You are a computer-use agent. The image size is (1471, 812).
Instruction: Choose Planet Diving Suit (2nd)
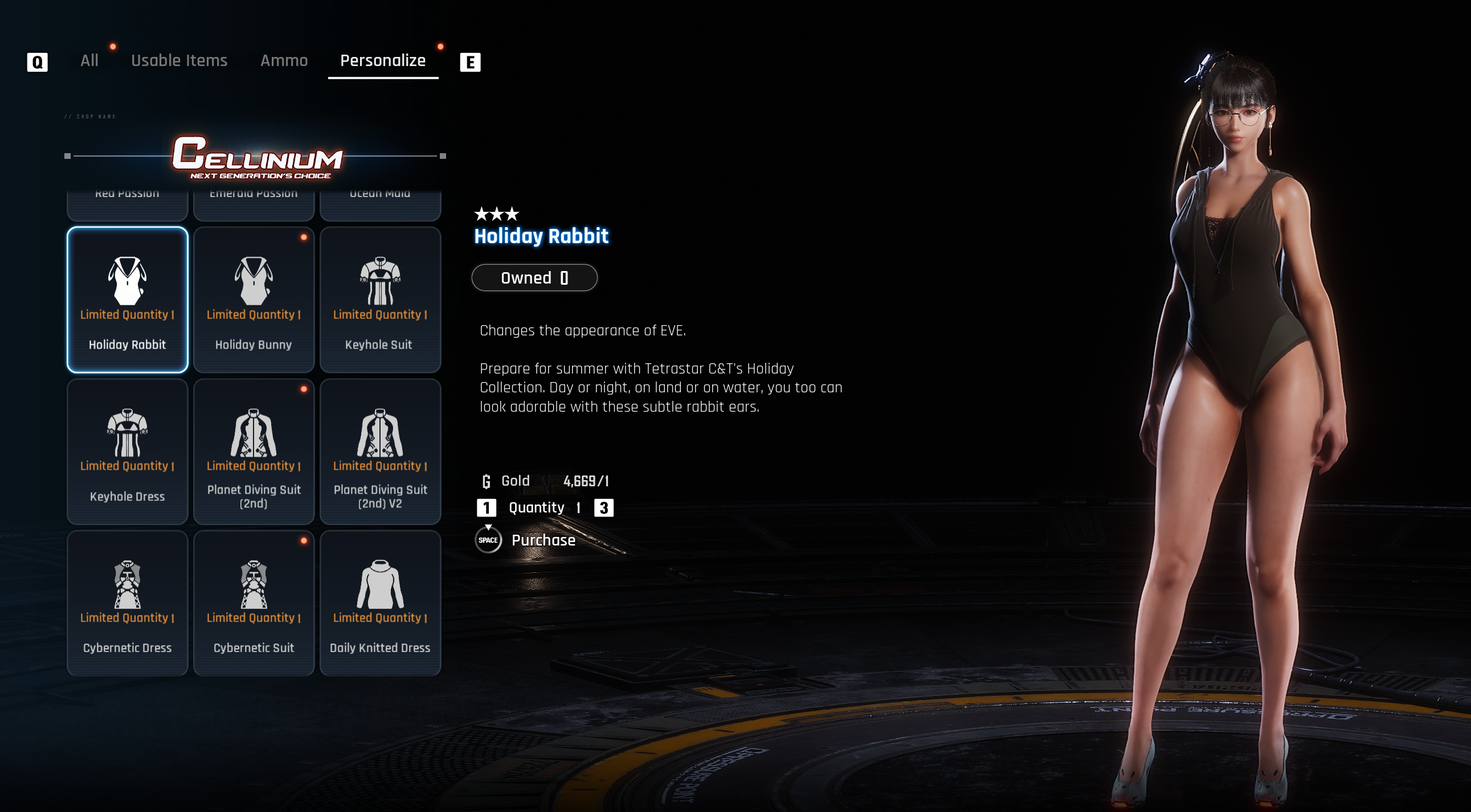pyautogui.click(x=254, y=452)
